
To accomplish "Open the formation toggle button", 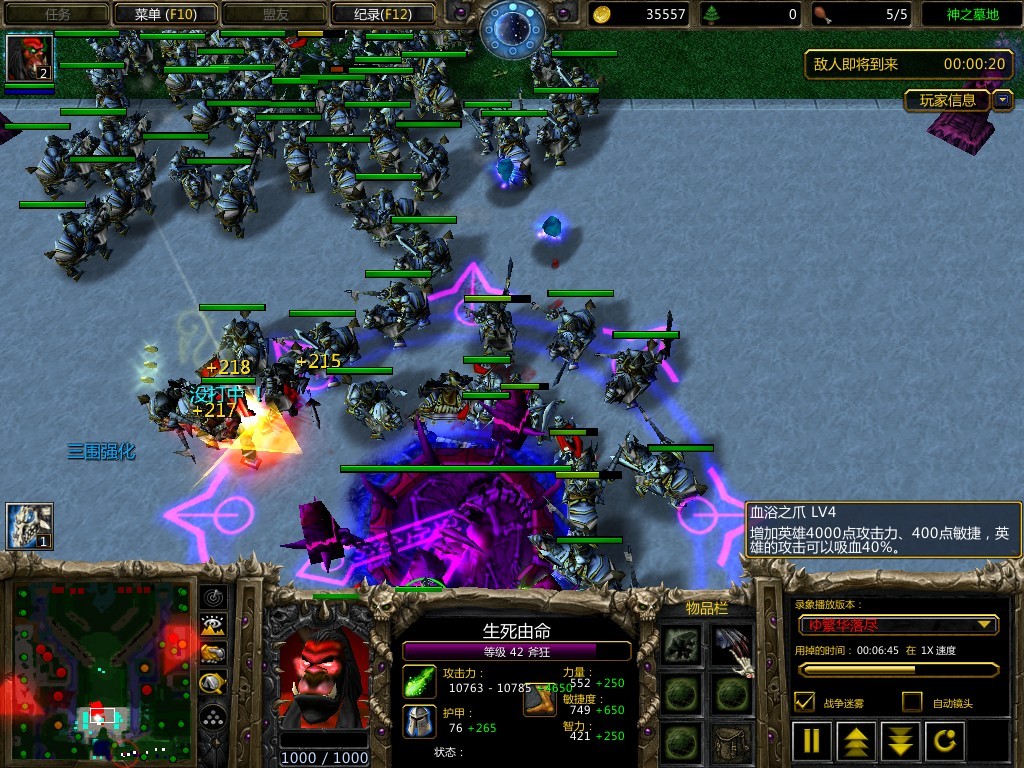I will (x=213, y=716).
